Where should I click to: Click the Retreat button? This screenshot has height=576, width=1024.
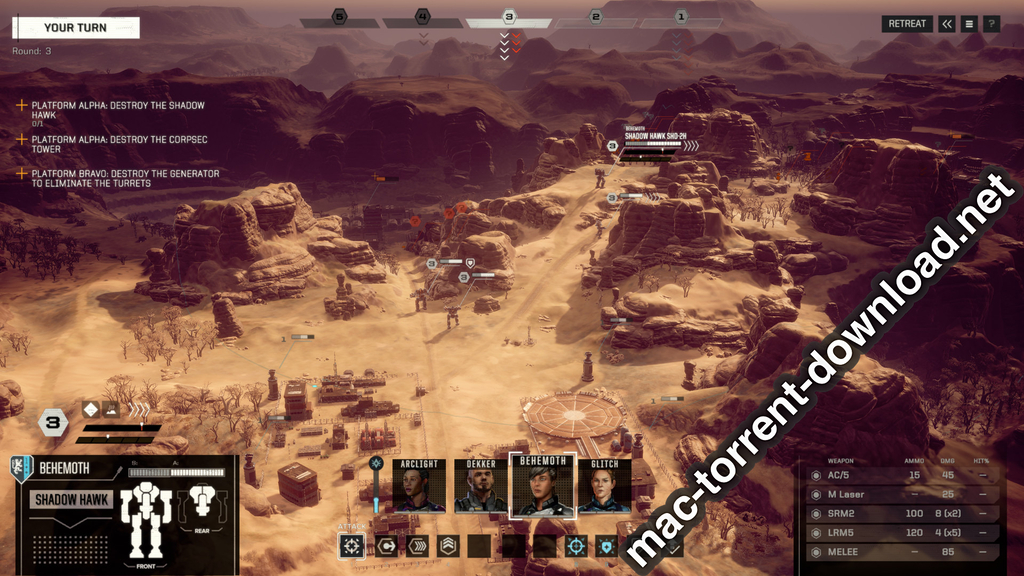pos(907,24)
